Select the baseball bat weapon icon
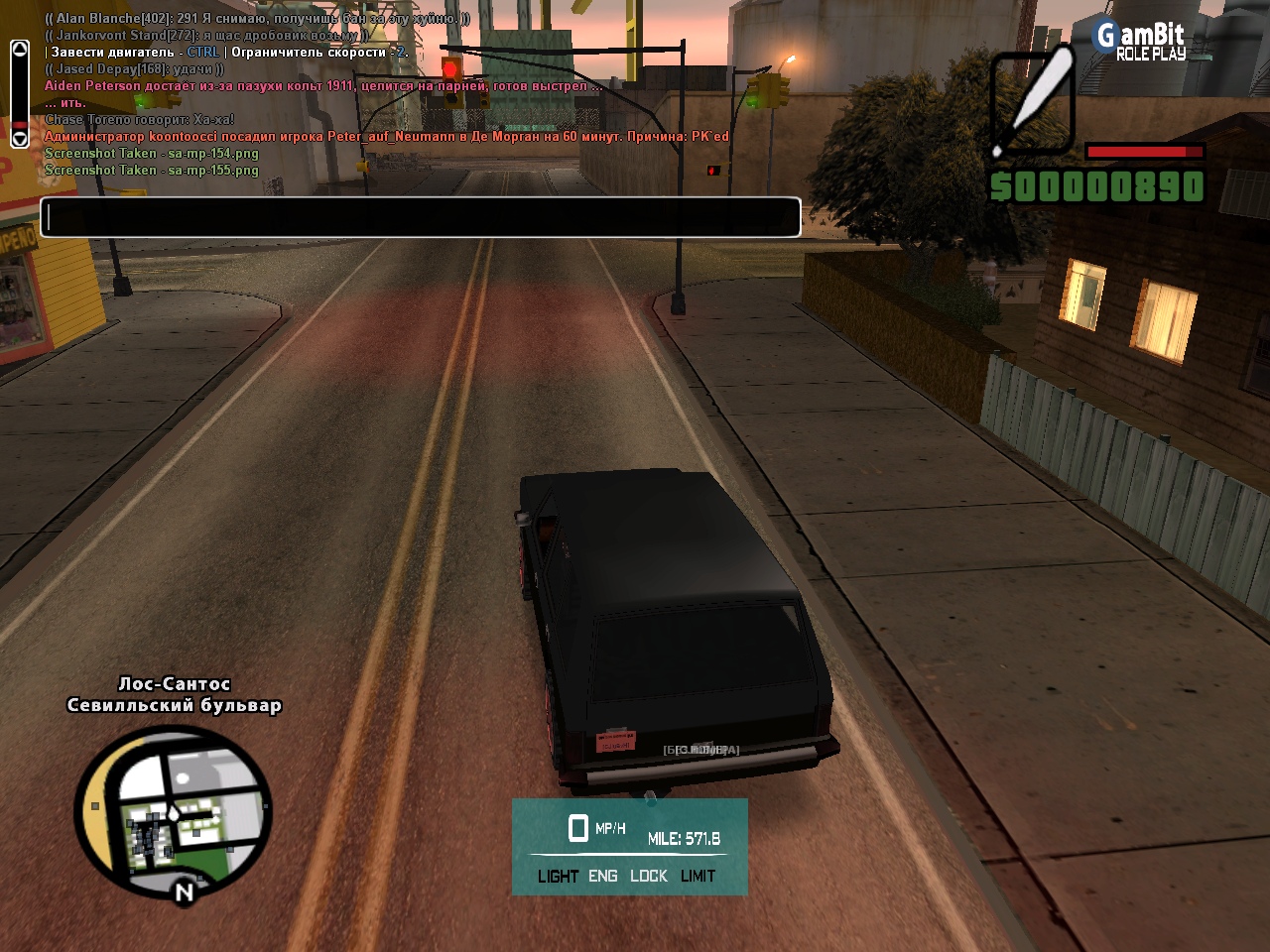1270x952 pixels. (1033, 103)
